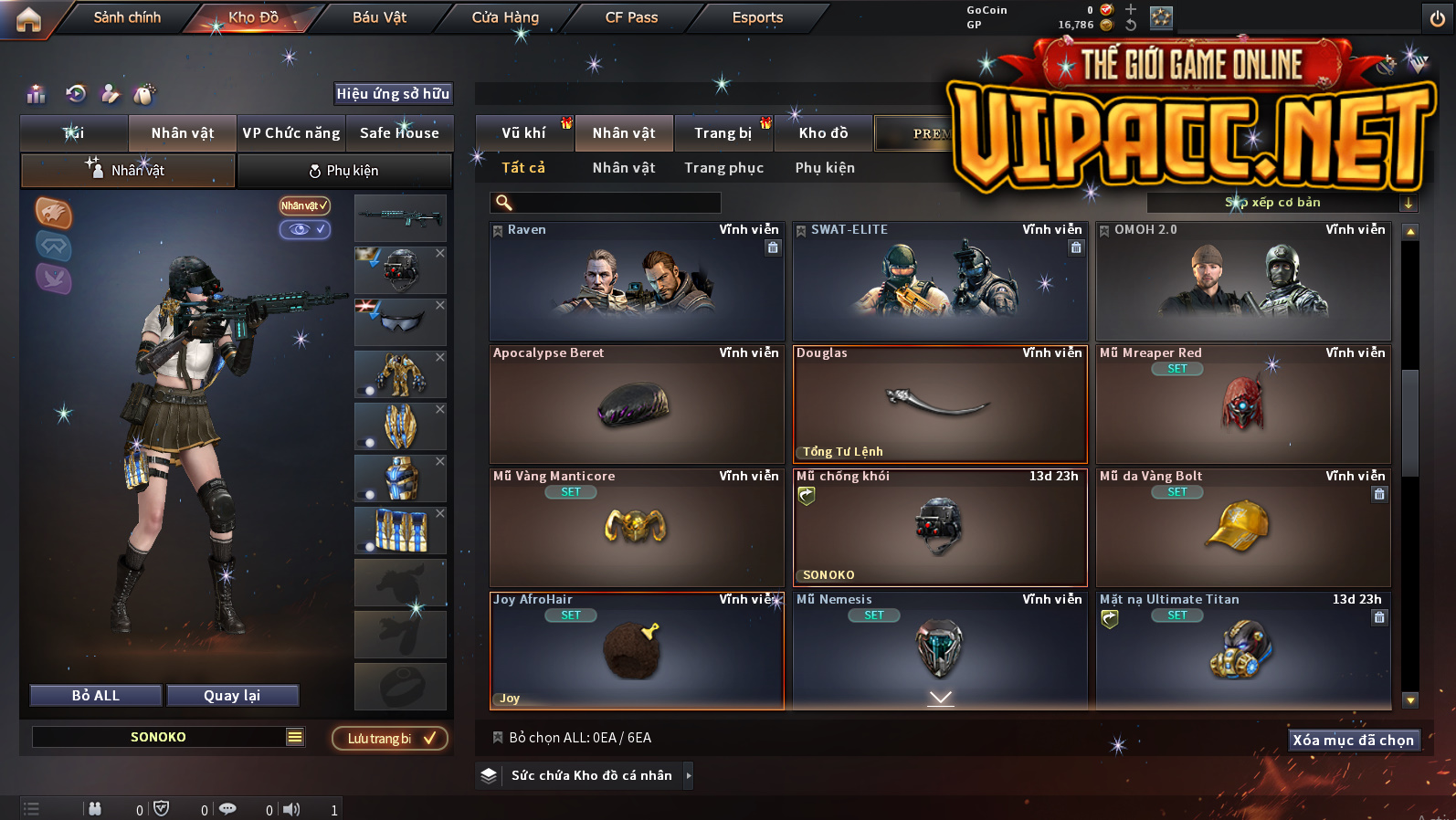Save loadout with Lưu trang bị
Image resolution: width=1456 pixels, height=820 pixels.
click(390, 739)
